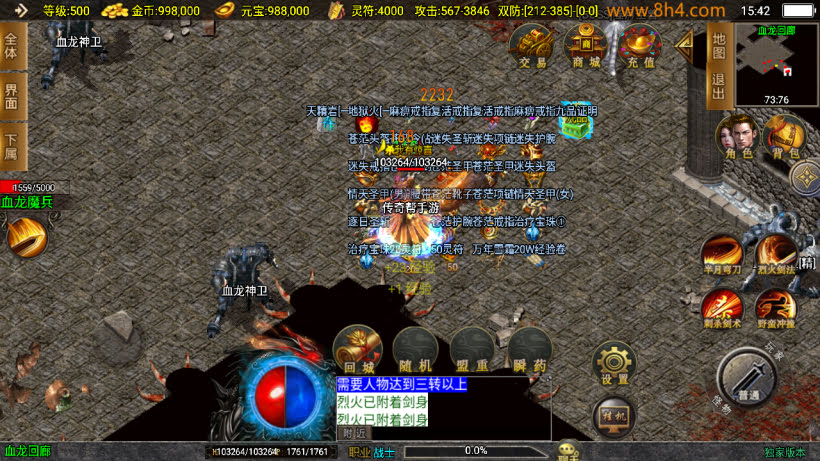
Task: Click the 退出 exit button
Action: (718, 88)
